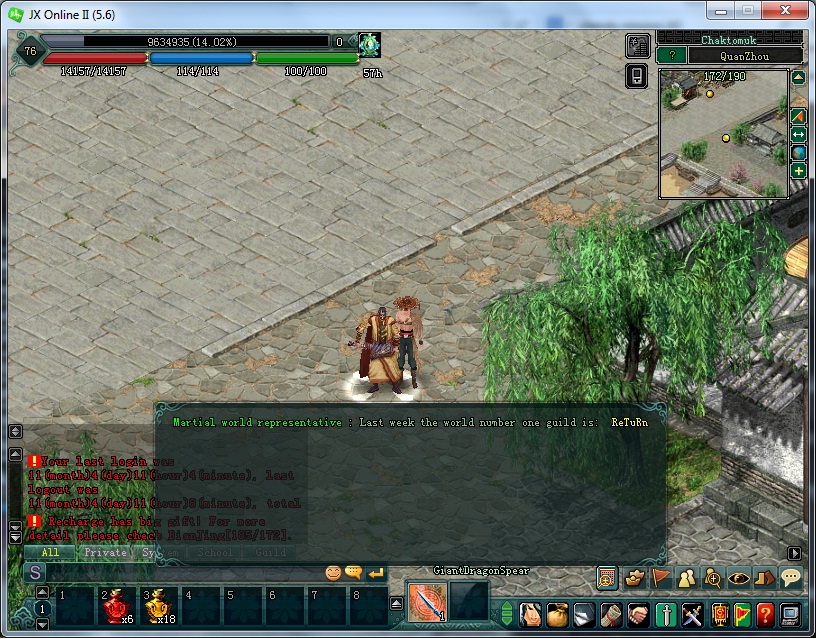Screen dimensions: 816x639
Task: Activate the GiantDragonSpear skill icon
Action: click(x=427, y=601)
